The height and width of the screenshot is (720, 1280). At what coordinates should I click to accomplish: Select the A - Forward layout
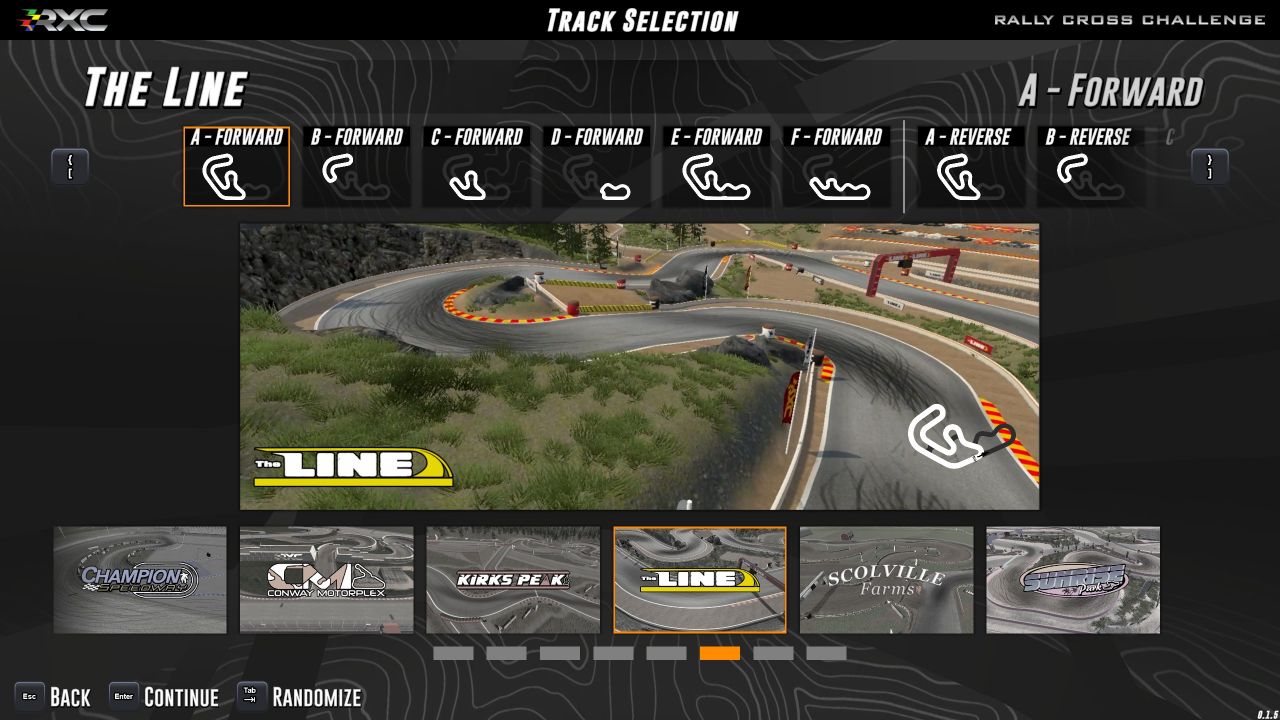(236, 167)
